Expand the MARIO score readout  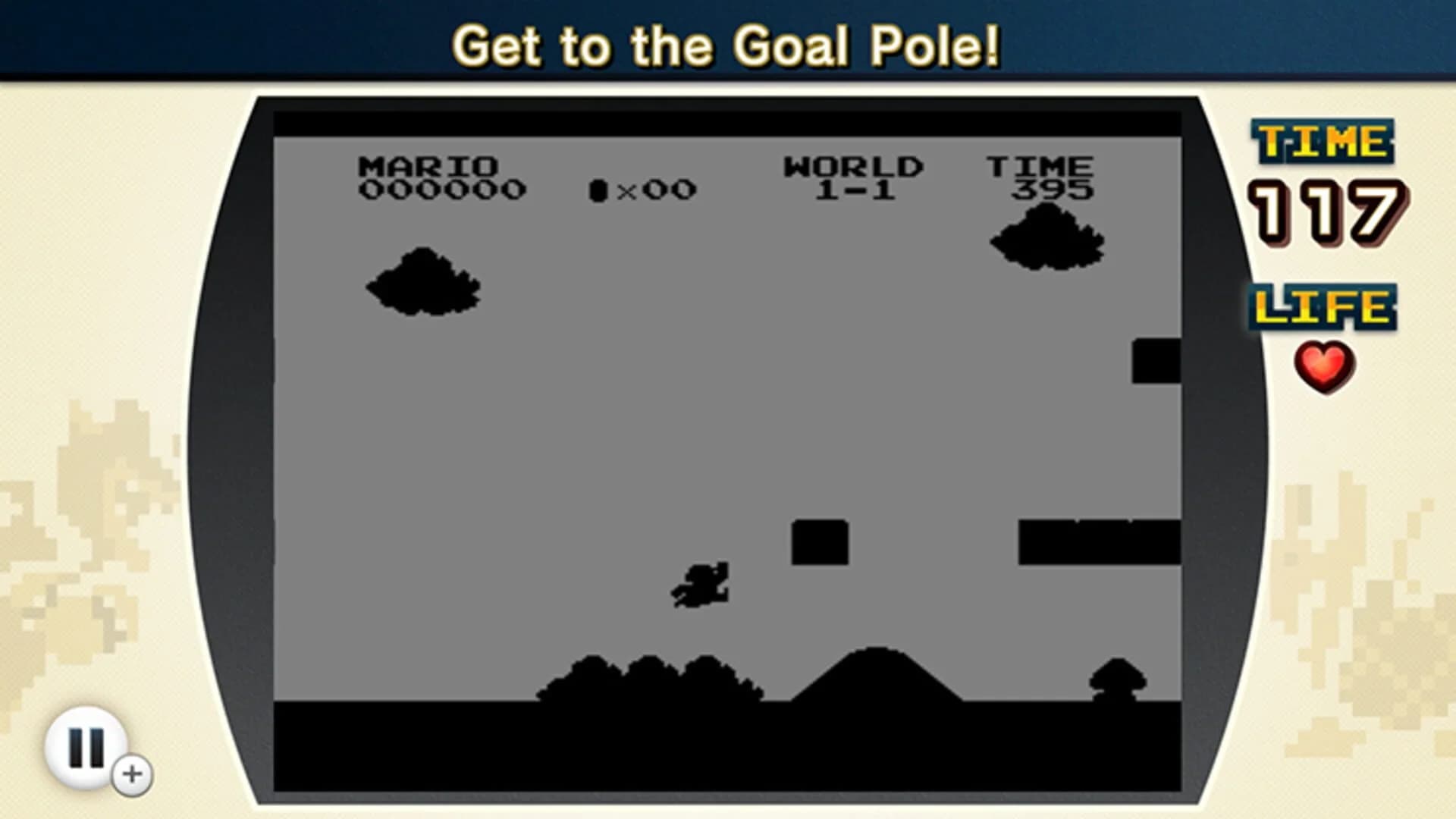[x=440, y=177]
